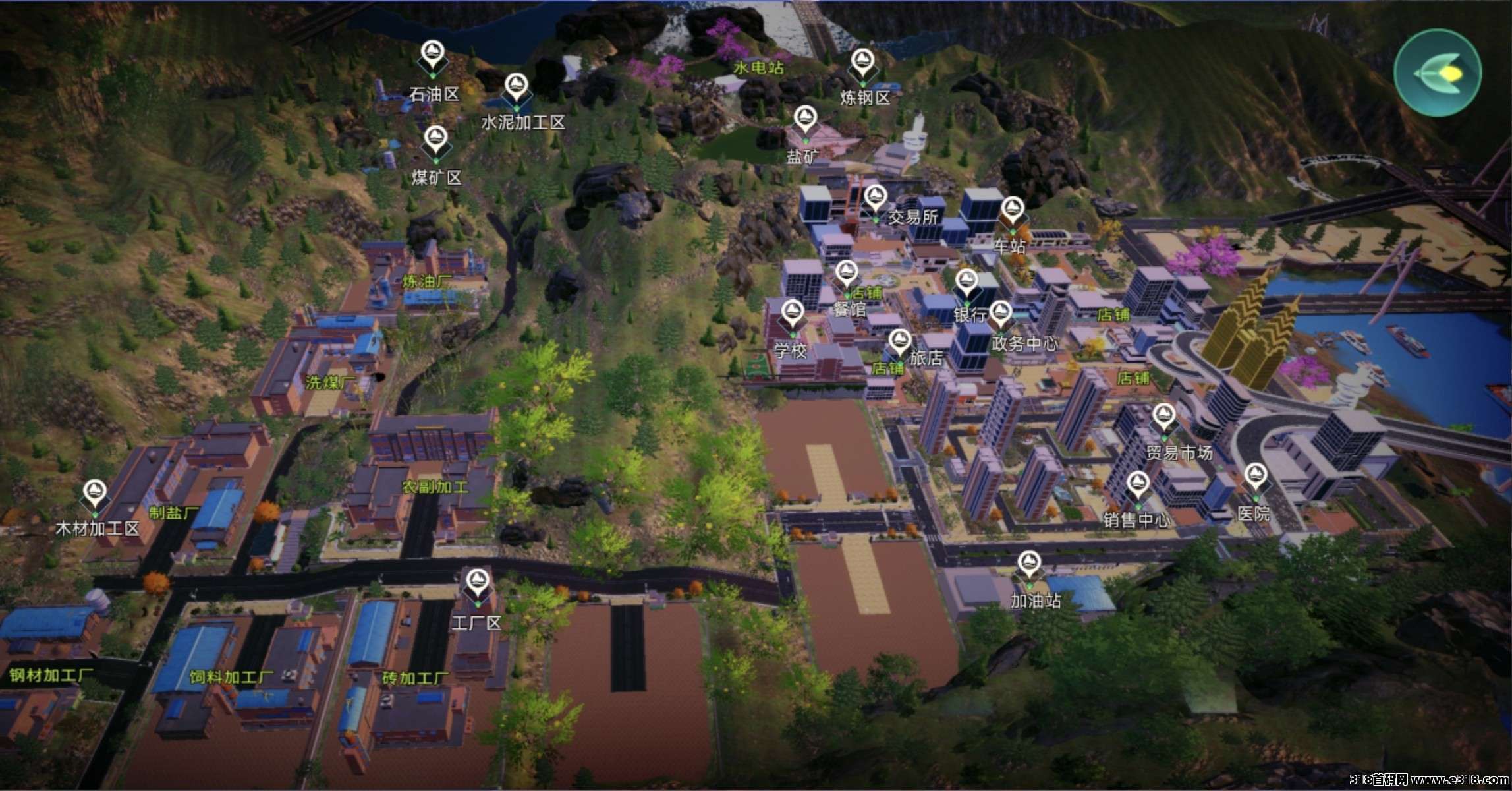Open the 学校 location marker
Image resolution: width=1512 pixels, height=791 pixels.
click(793, 314)
